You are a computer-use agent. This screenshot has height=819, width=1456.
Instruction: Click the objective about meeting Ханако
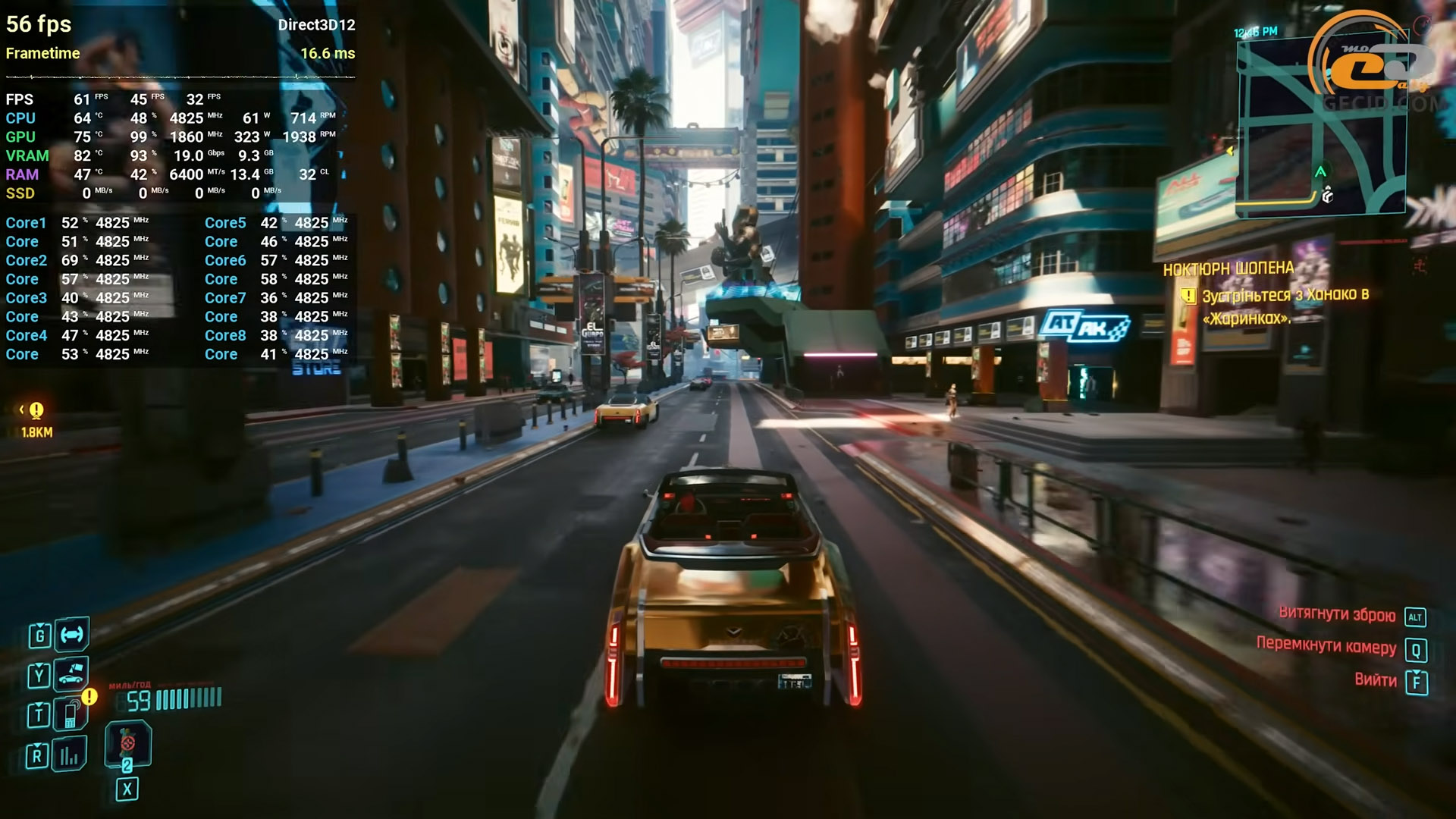point(1285,306)
